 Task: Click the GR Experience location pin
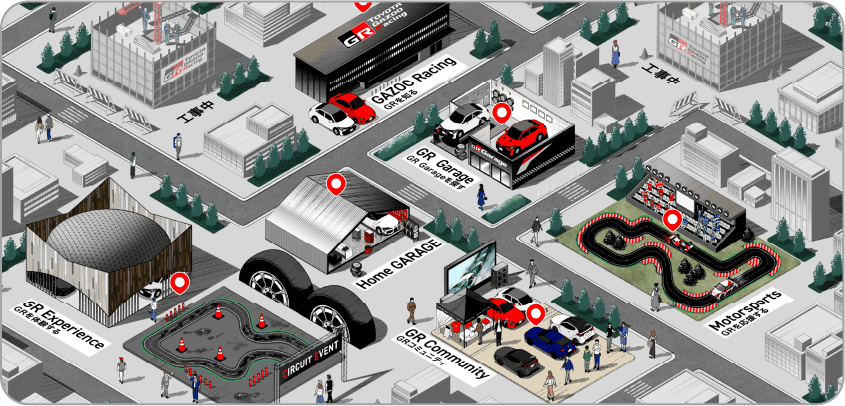[180, 284]
